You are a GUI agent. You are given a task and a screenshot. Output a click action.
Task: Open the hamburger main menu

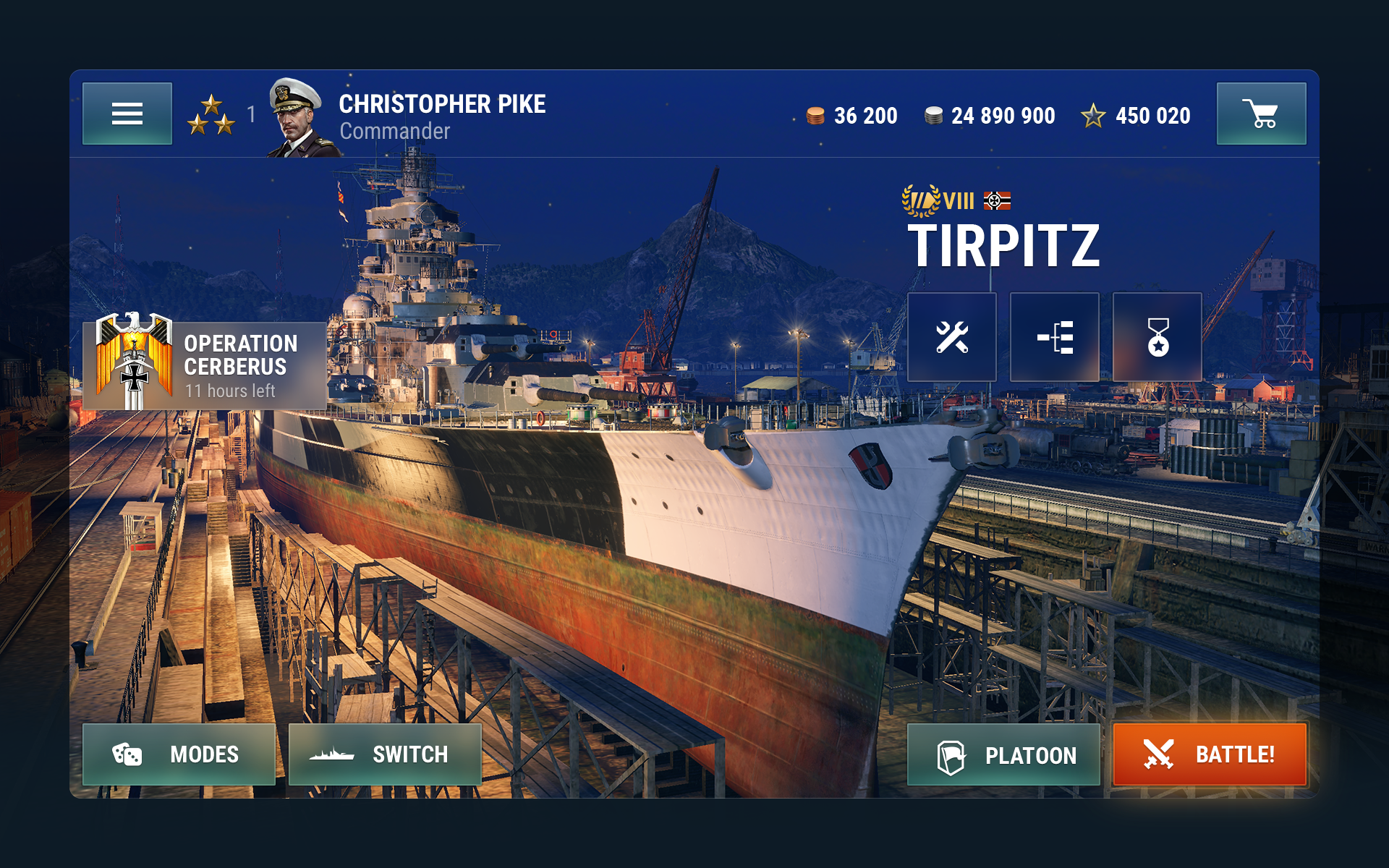pos(127,114)
